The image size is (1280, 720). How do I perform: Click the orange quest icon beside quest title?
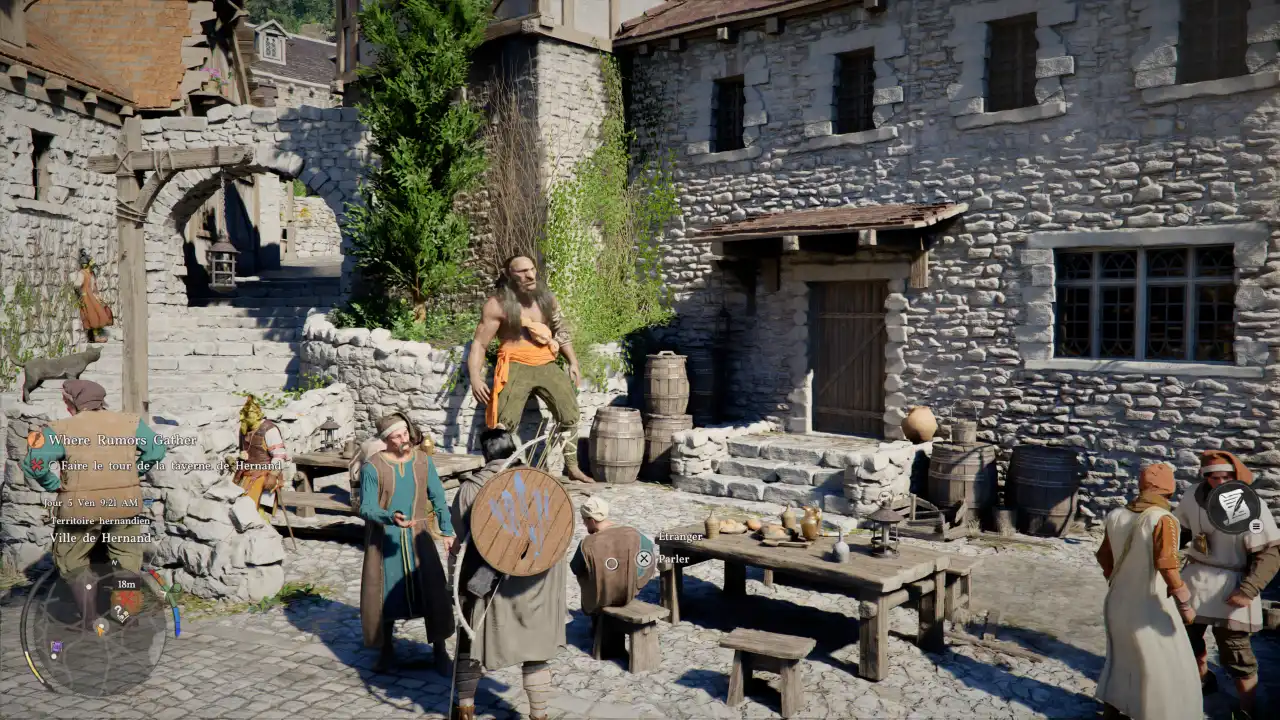point(36,439)
